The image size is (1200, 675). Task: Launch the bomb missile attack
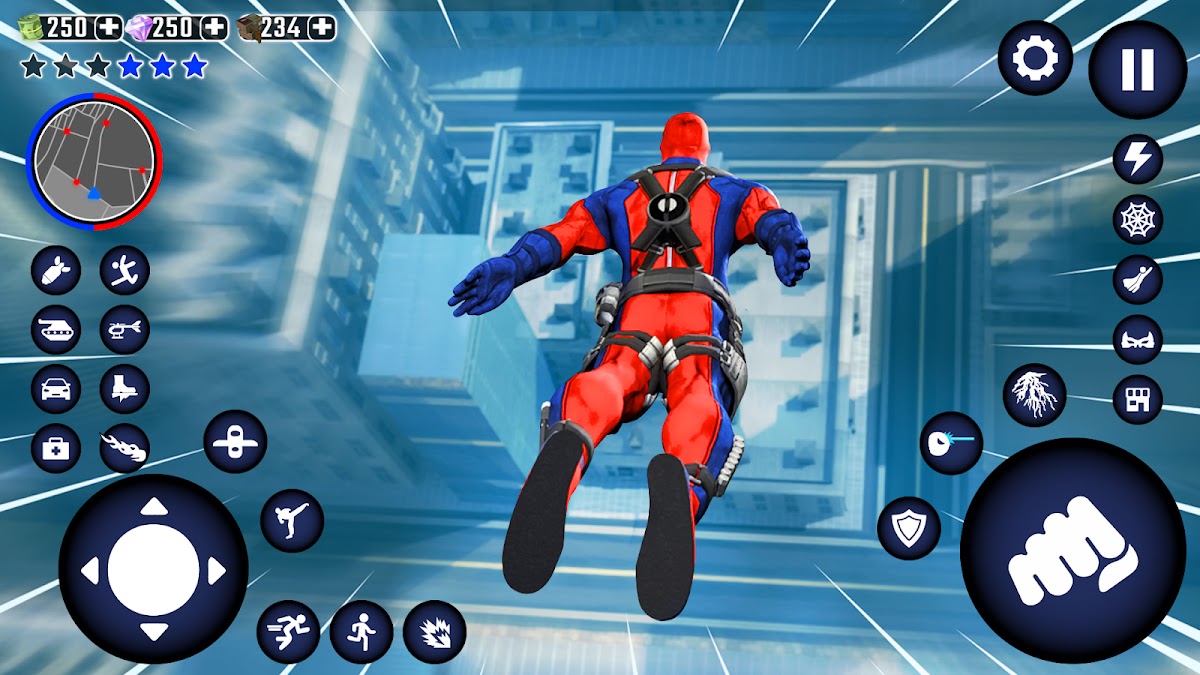pos(56,270)
